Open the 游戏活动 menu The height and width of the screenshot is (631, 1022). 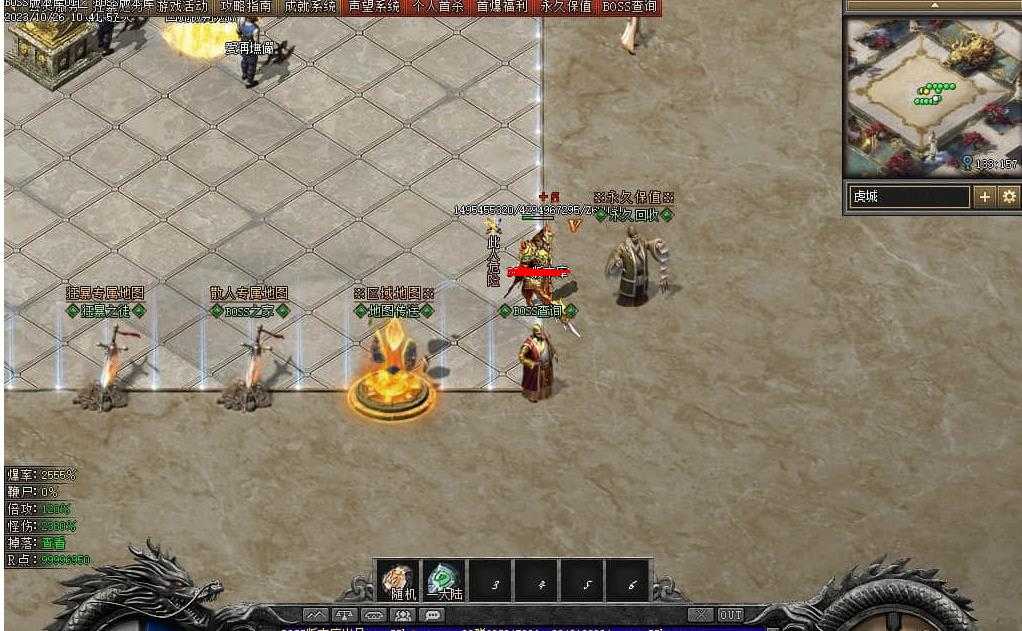pos(182,6)
